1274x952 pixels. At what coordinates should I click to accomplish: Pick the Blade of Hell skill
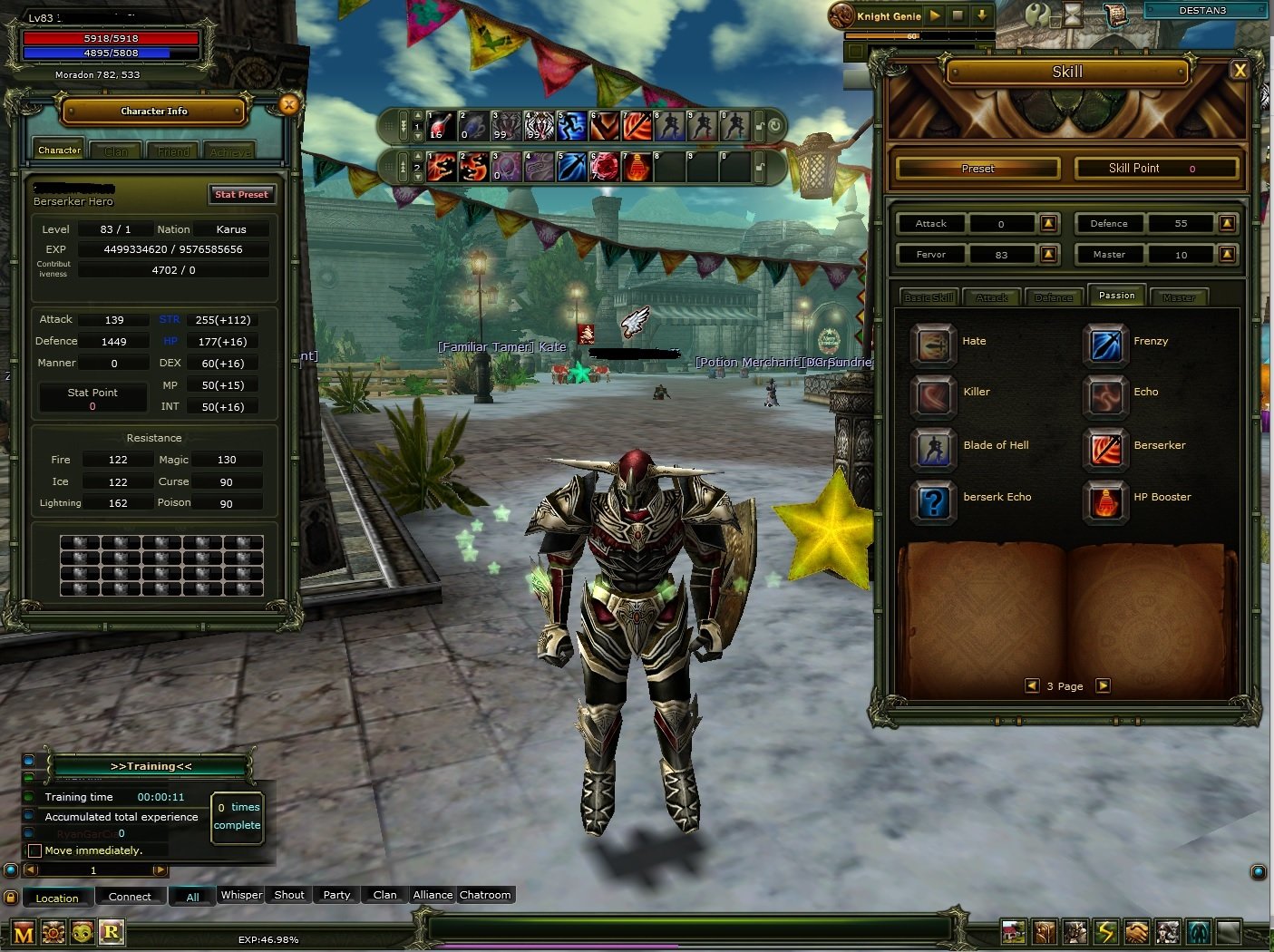933,449
